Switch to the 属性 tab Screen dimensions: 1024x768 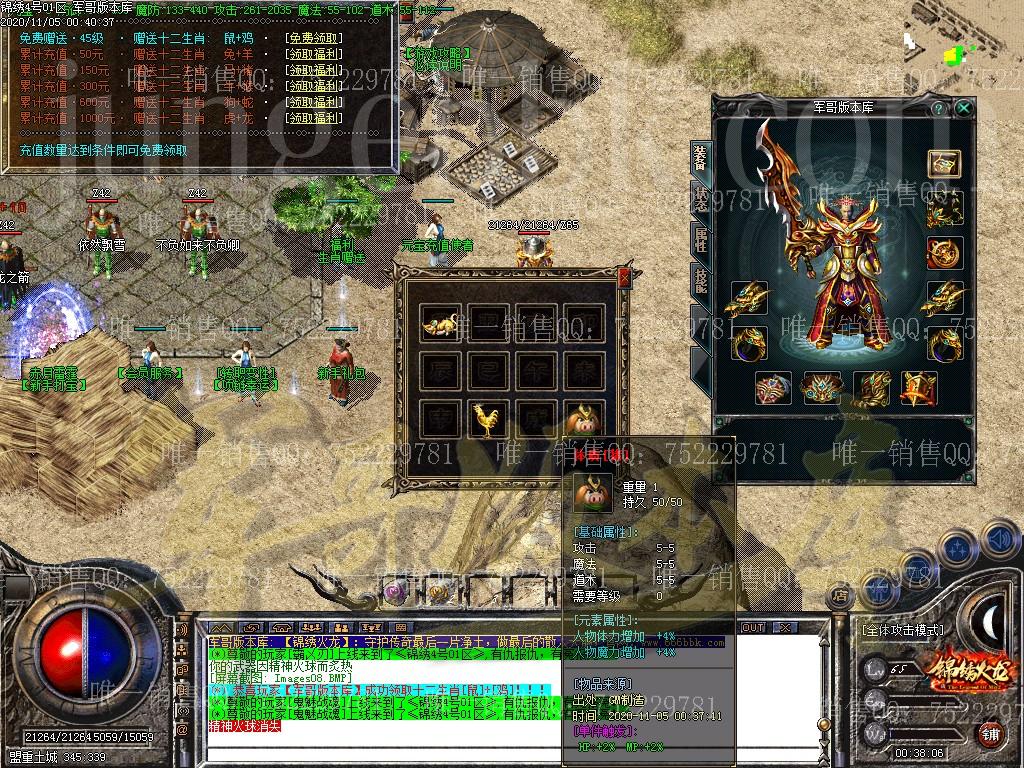pos(700,240)
